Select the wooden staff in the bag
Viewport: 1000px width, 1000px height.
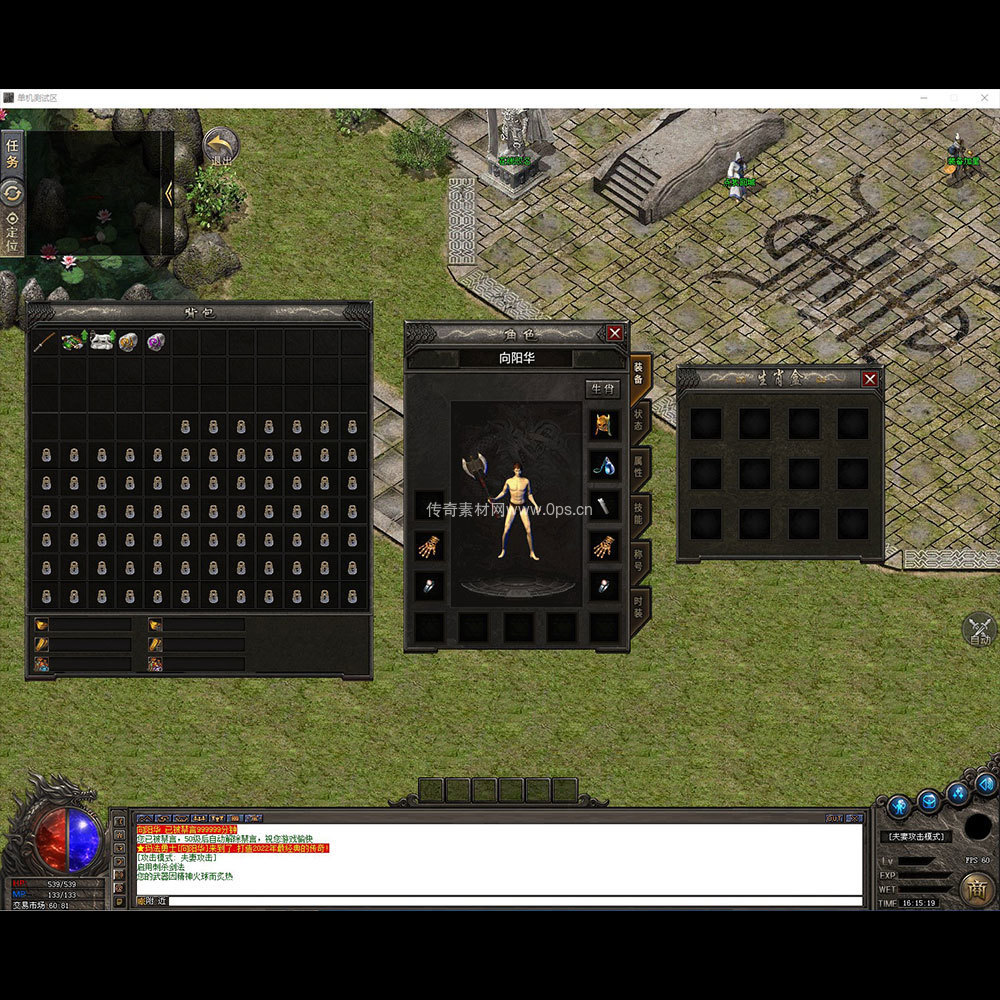43,342
